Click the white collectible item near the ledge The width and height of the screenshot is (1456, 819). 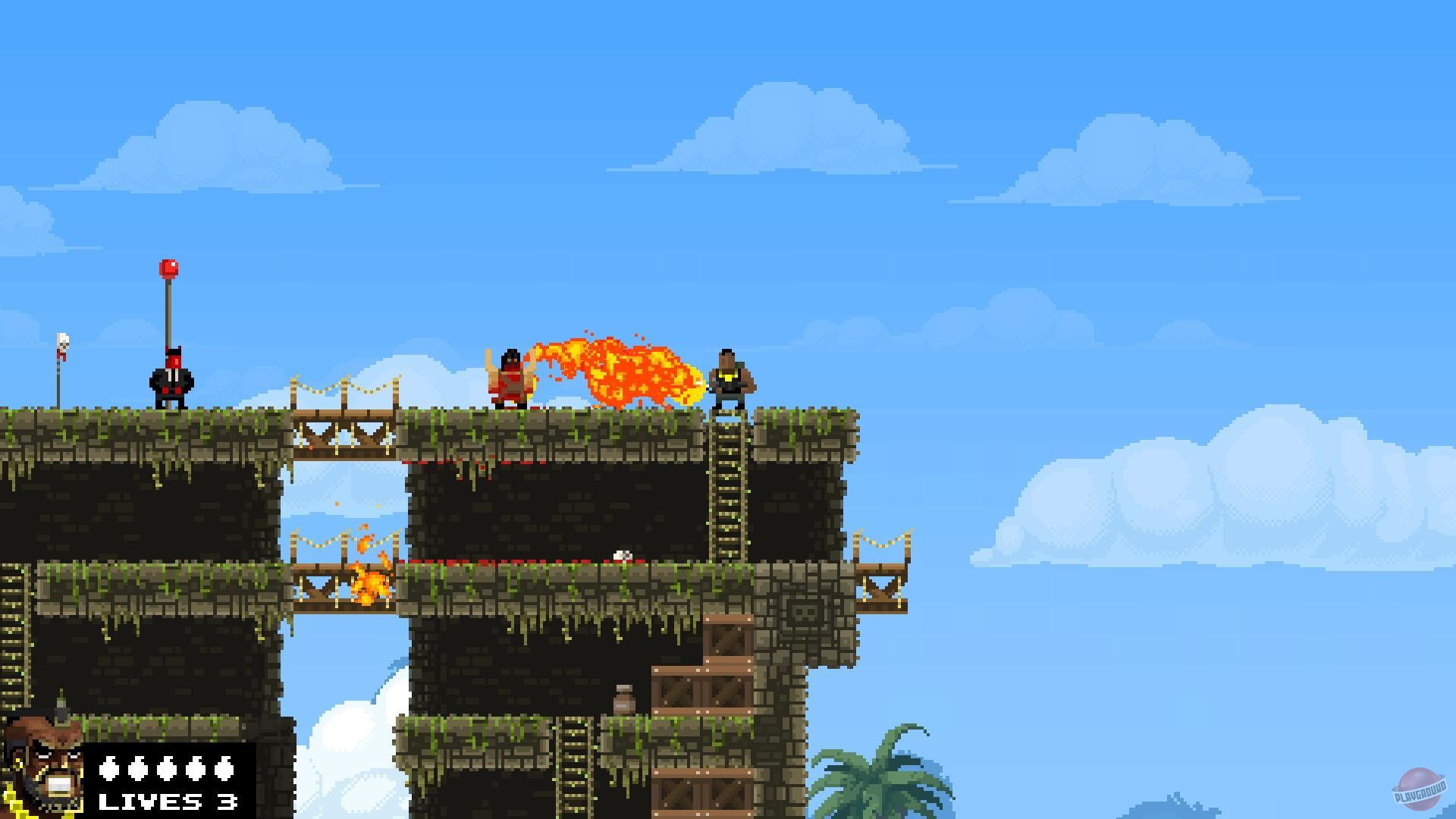click(622, 555)
